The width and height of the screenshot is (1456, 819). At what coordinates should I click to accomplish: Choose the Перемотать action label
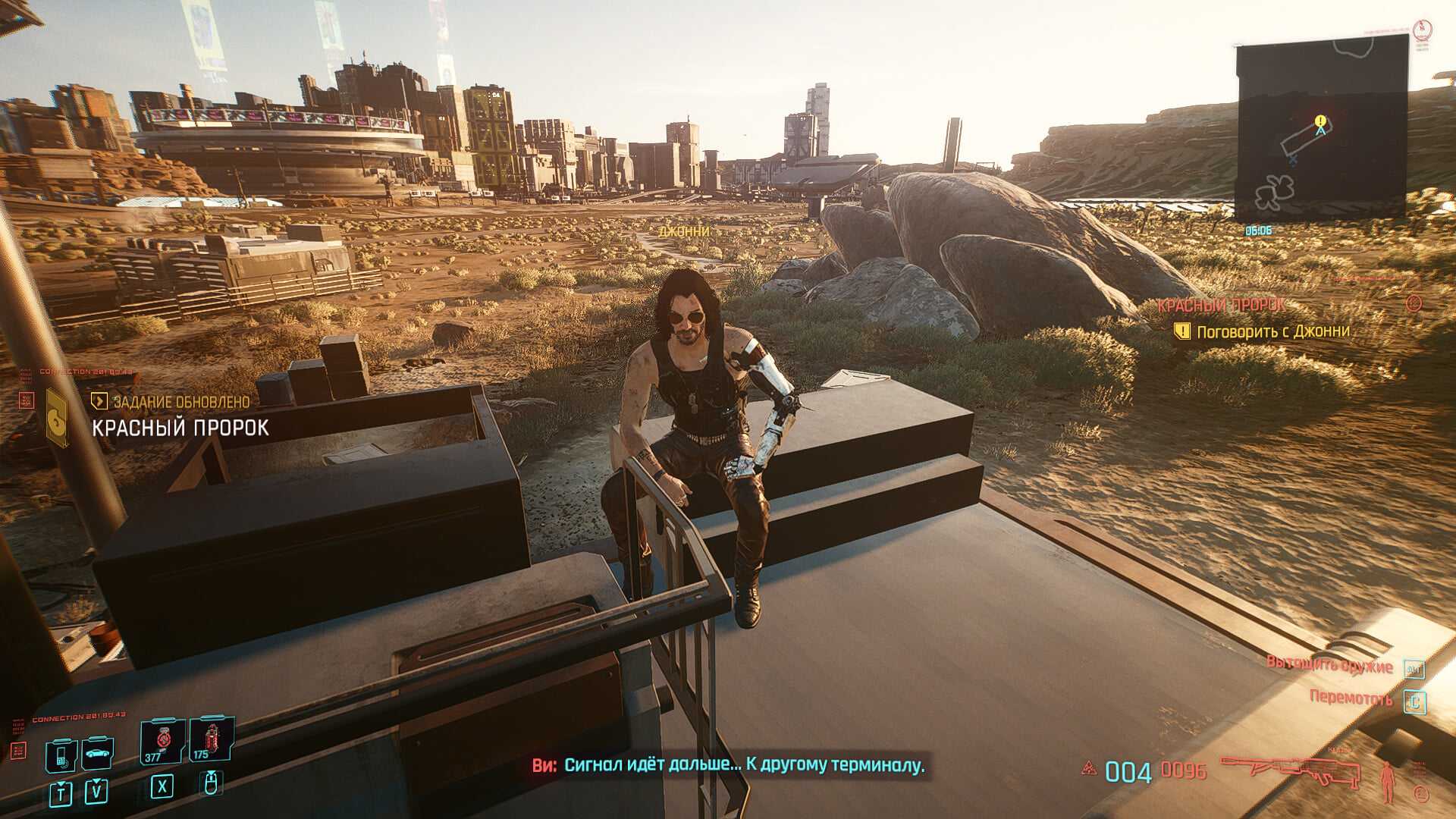(x=1351, y=698)
